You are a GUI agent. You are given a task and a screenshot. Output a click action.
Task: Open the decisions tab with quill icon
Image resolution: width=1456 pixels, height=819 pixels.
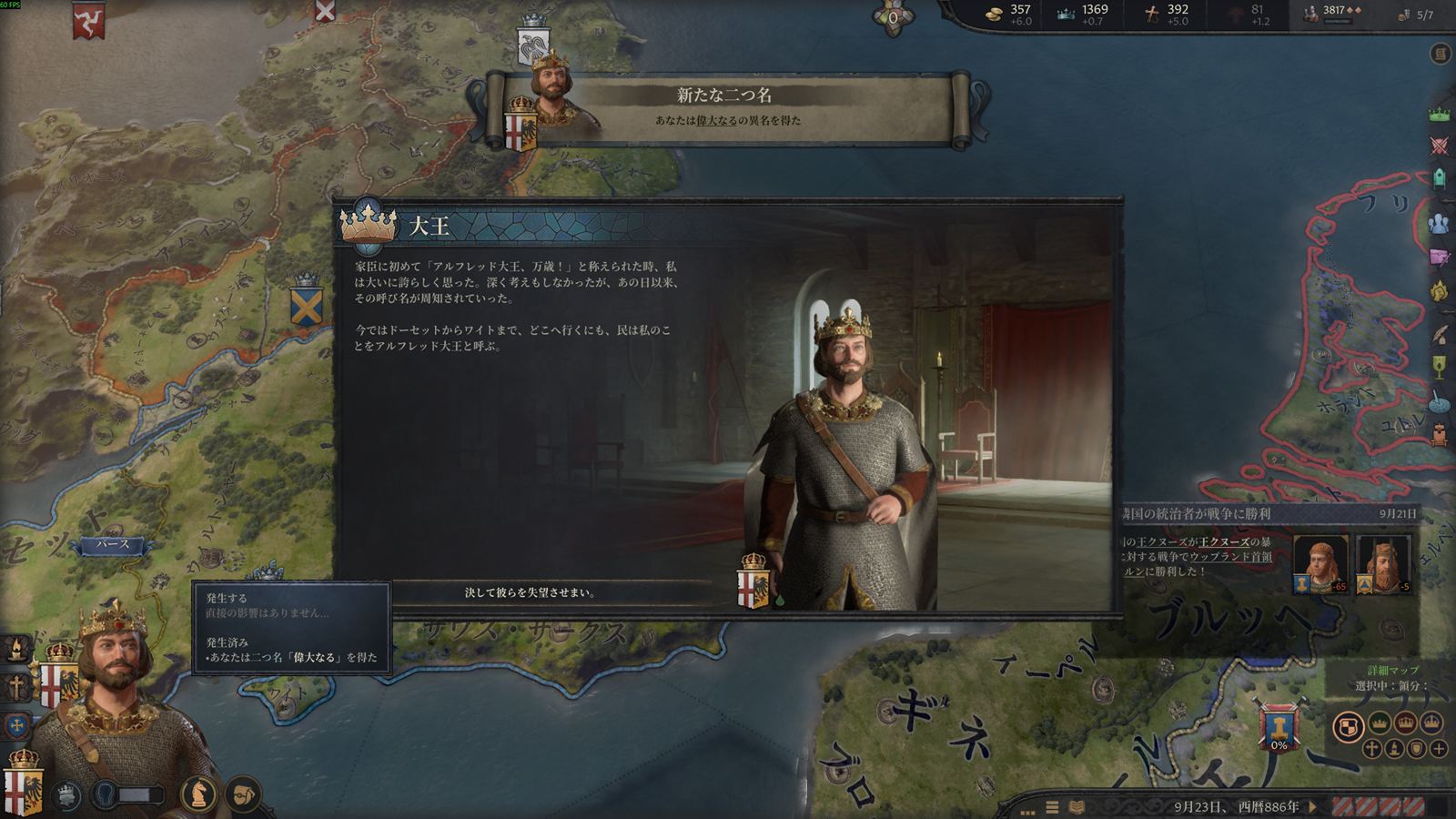pos(1440,334)
